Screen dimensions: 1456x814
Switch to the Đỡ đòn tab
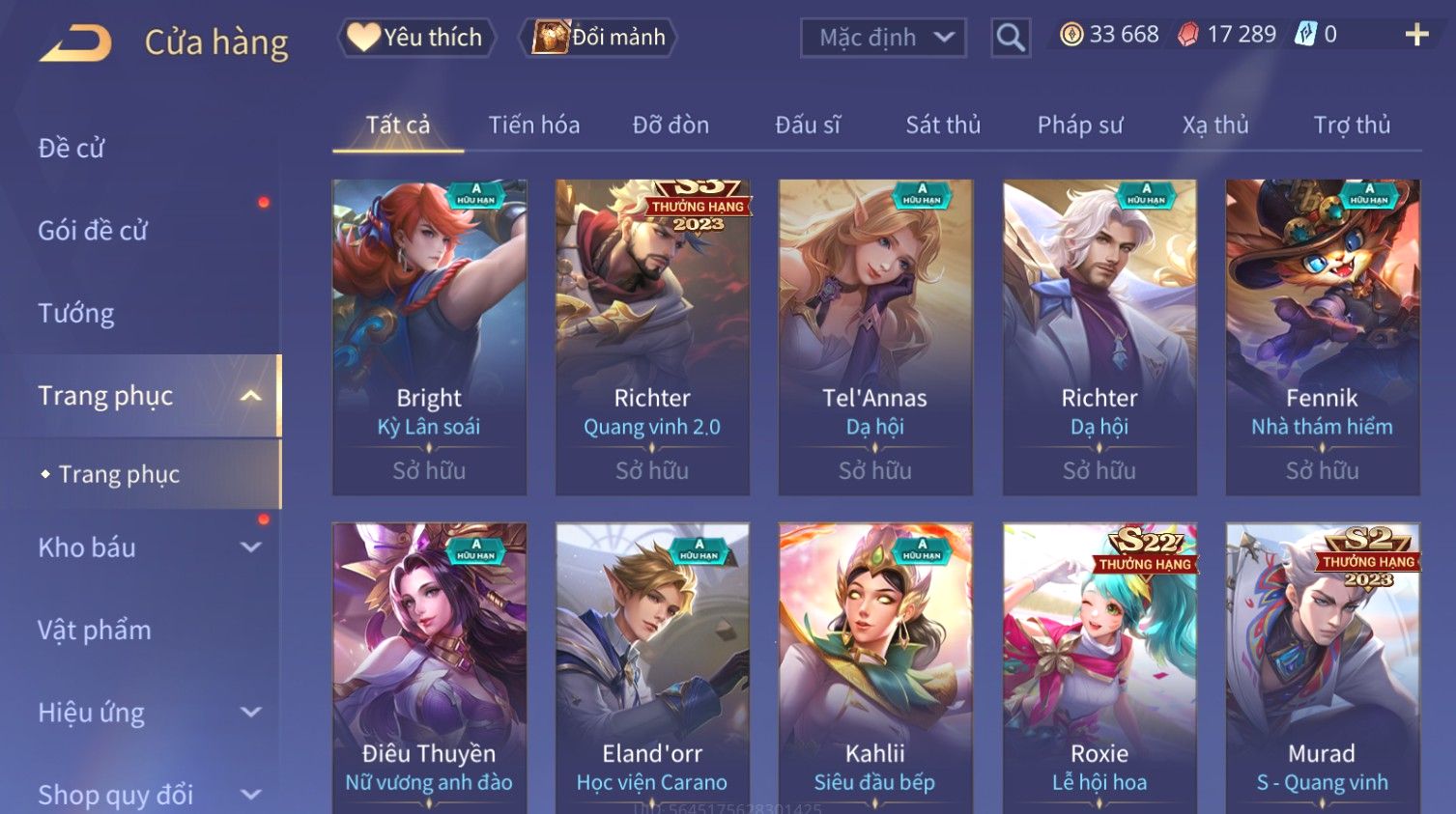click(671, 125)
